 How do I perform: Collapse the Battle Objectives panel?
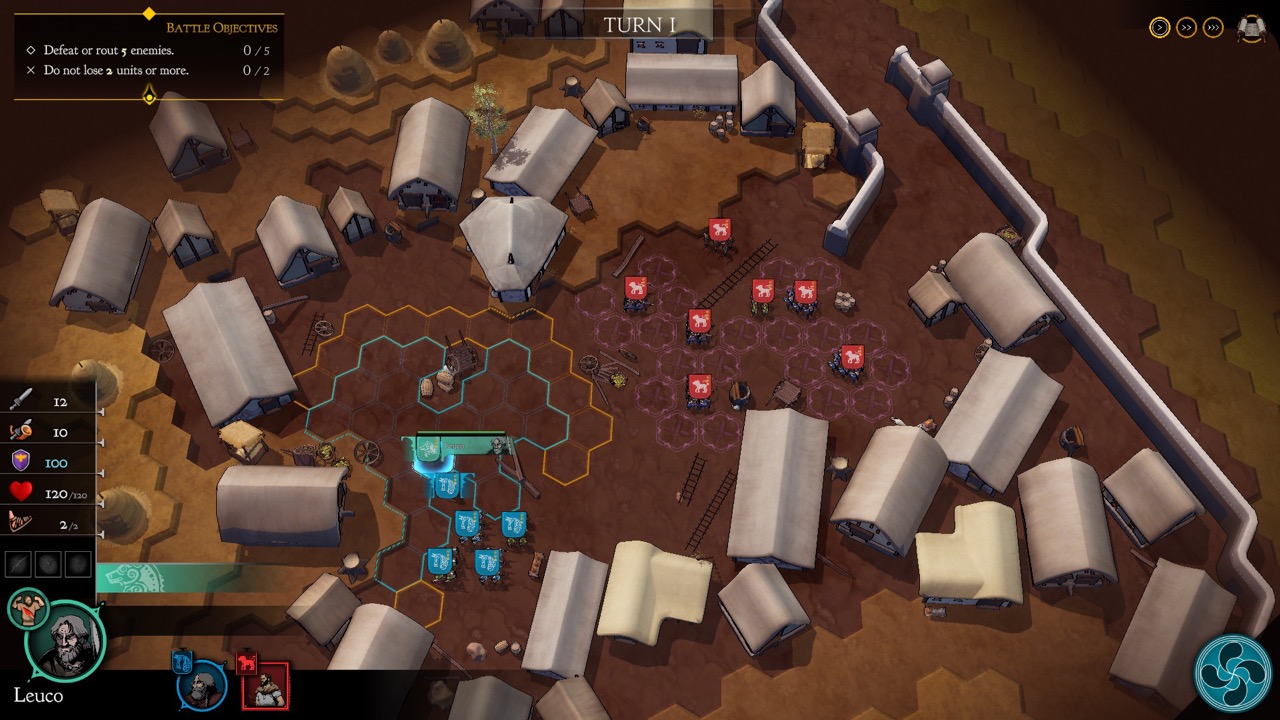149,96
